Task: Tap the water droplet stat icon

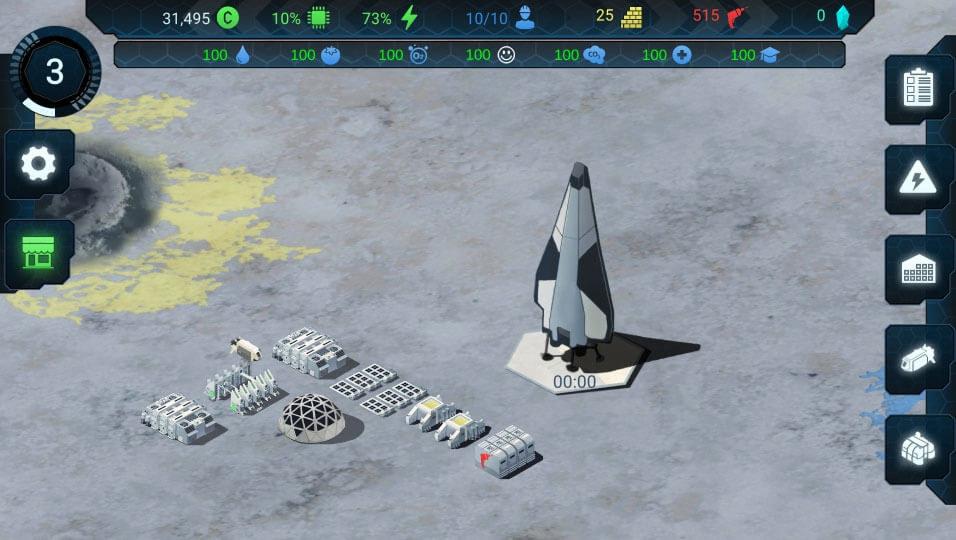Action: point(242,55)
